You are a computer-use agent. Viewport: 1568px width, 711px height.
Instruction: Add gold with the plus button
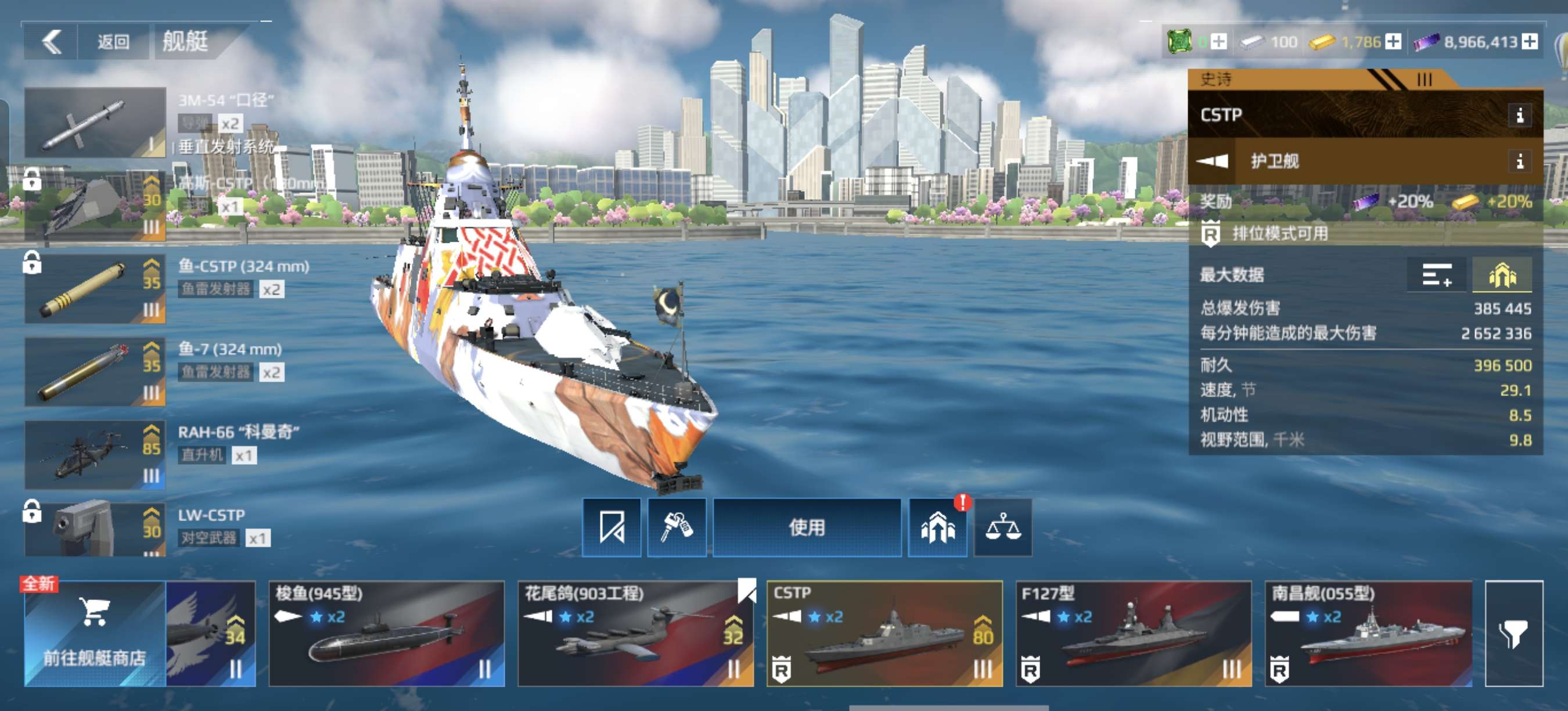(x=1393, y=42)
